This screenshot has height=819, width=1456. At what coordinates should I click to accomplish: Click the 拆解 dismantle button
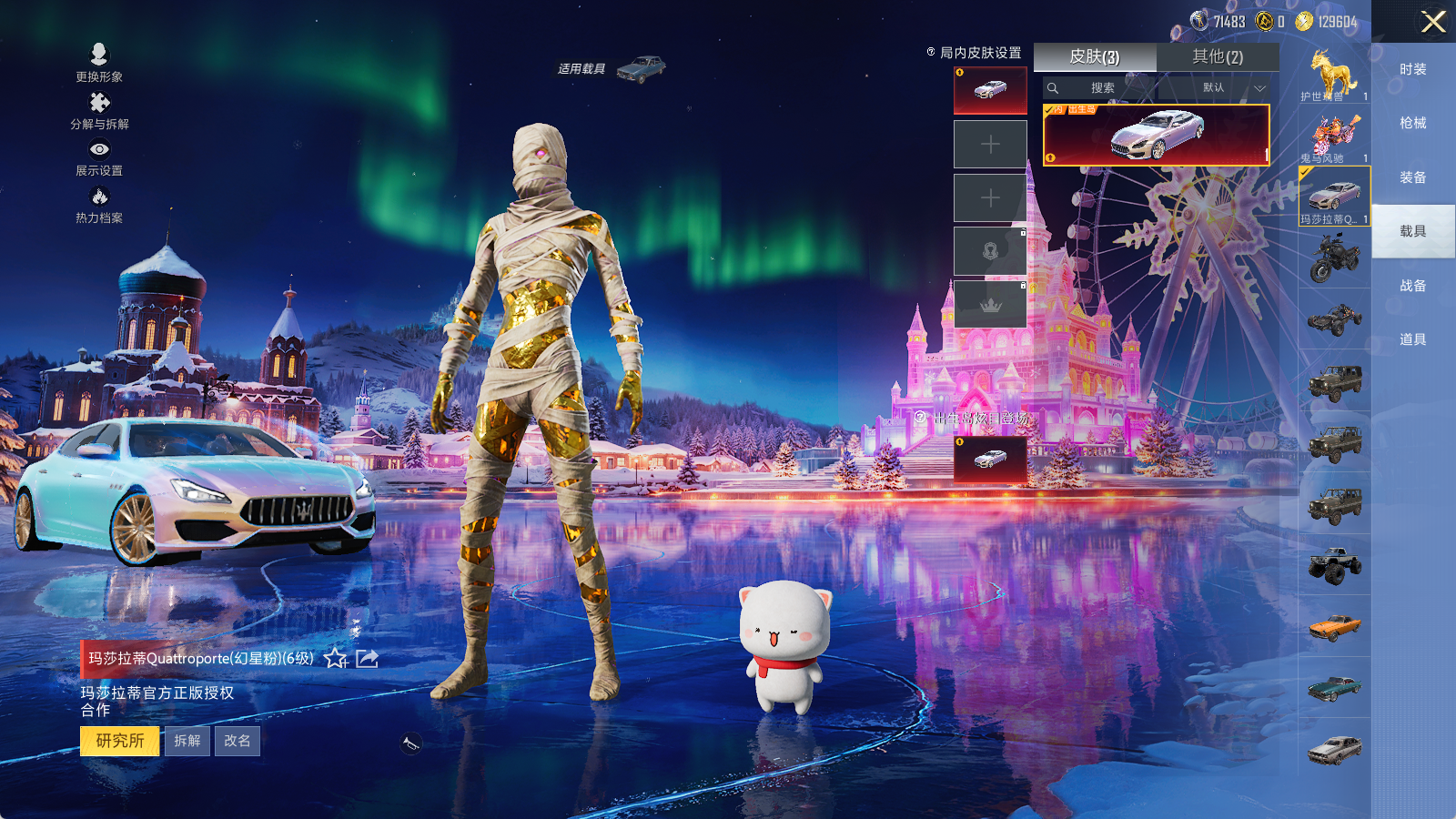point(187,741)
